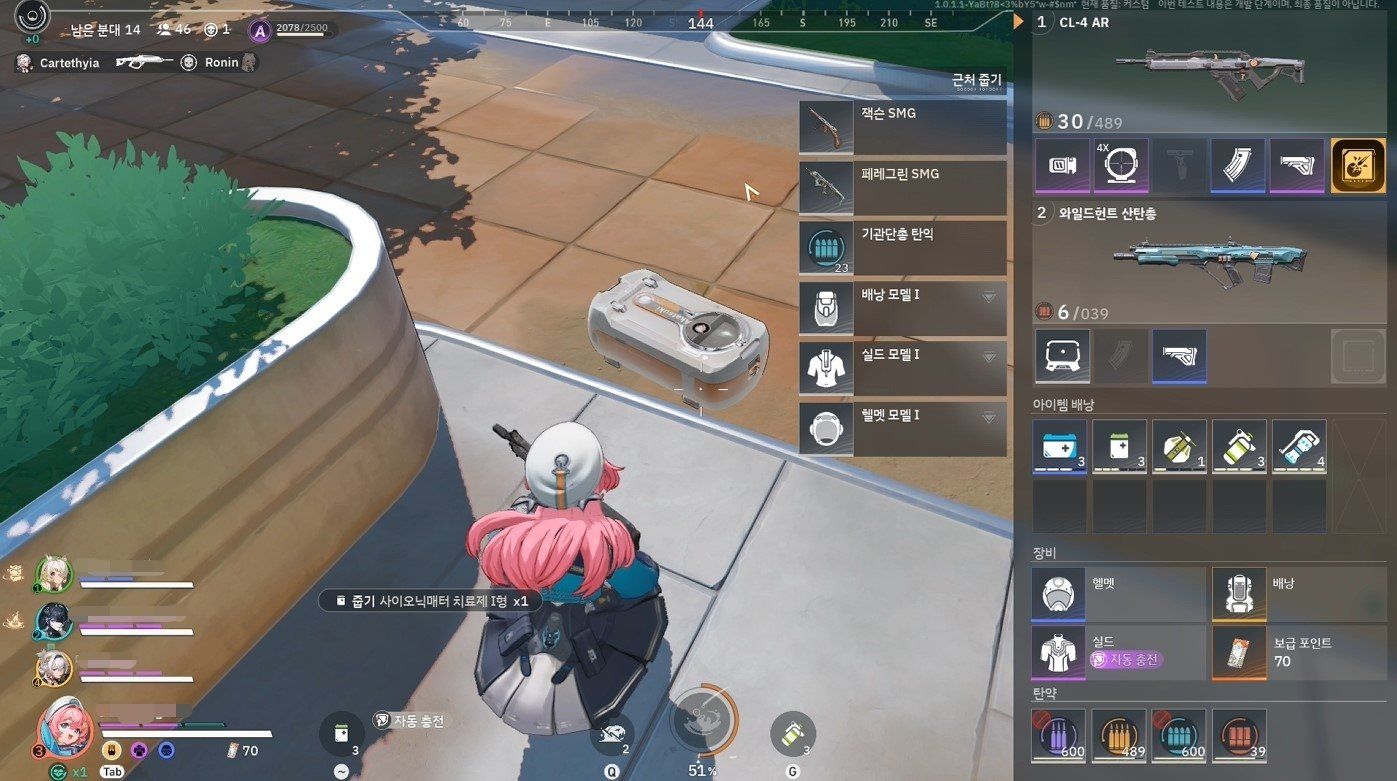Image resolution: width=1397 pixels, height=781 pixels.
Task: Select the blue medkit item in backpack
Action: point(1060,446)
